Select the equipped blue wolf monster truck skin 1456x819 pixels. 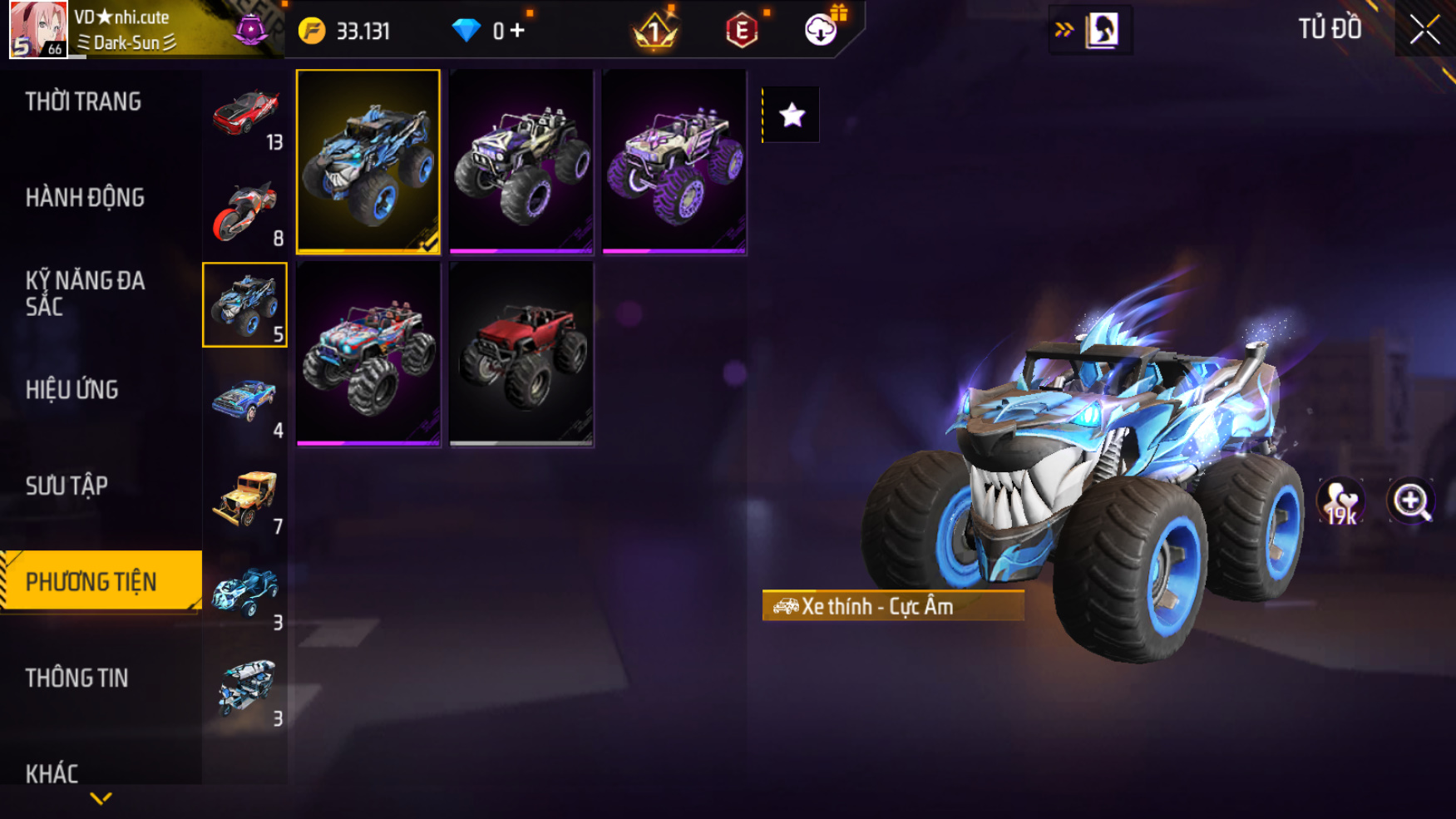coord(368,161)
